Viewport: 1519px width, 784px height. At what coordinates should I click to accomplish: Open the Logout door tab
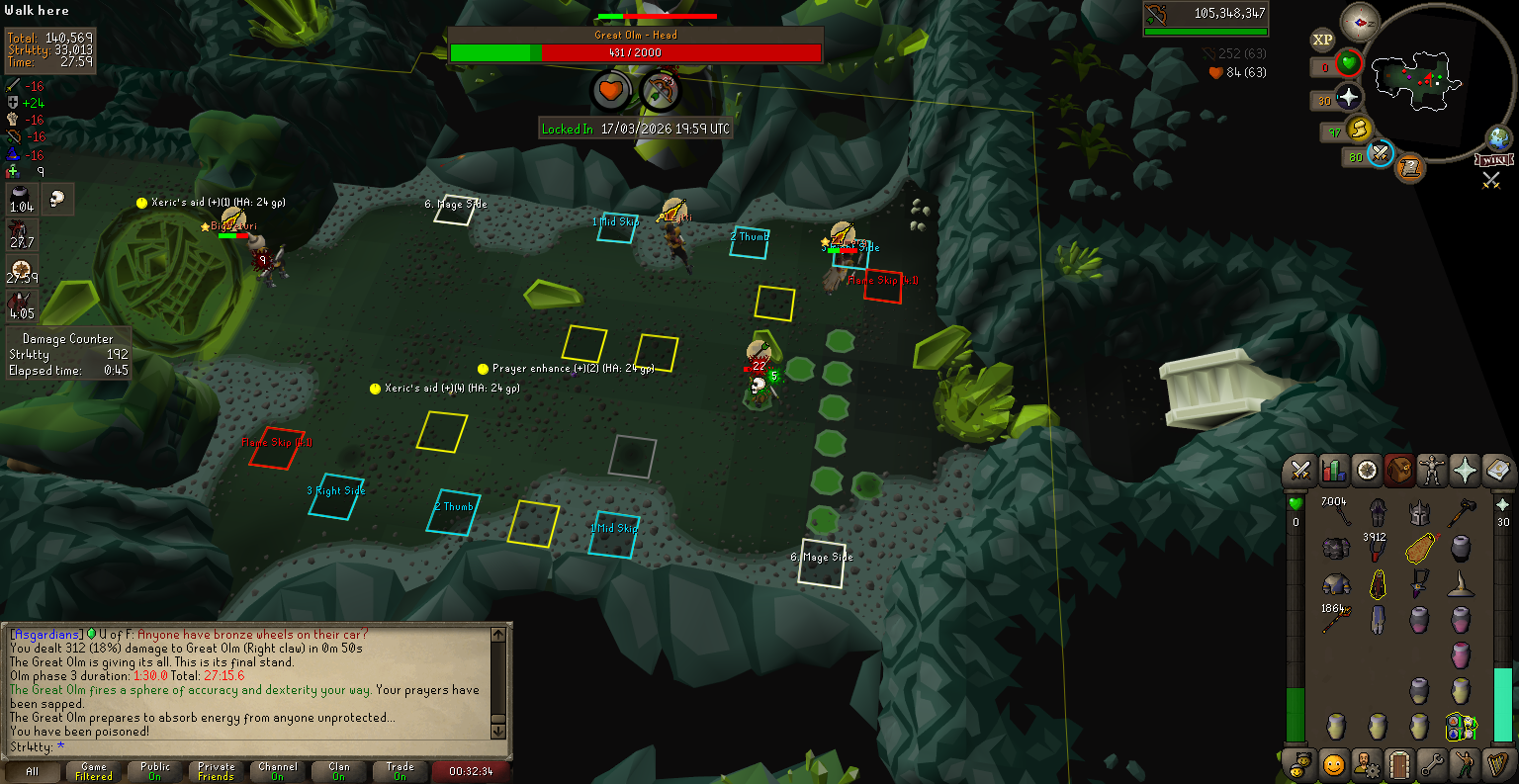1398,763
